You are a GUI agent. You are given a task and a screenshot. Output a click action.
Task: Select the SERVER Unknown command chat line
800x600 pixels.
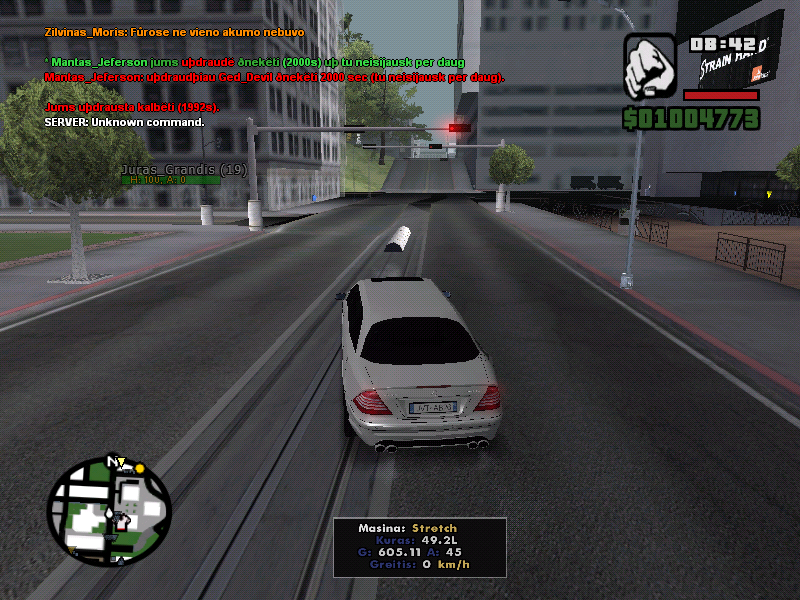click(124, 122)
